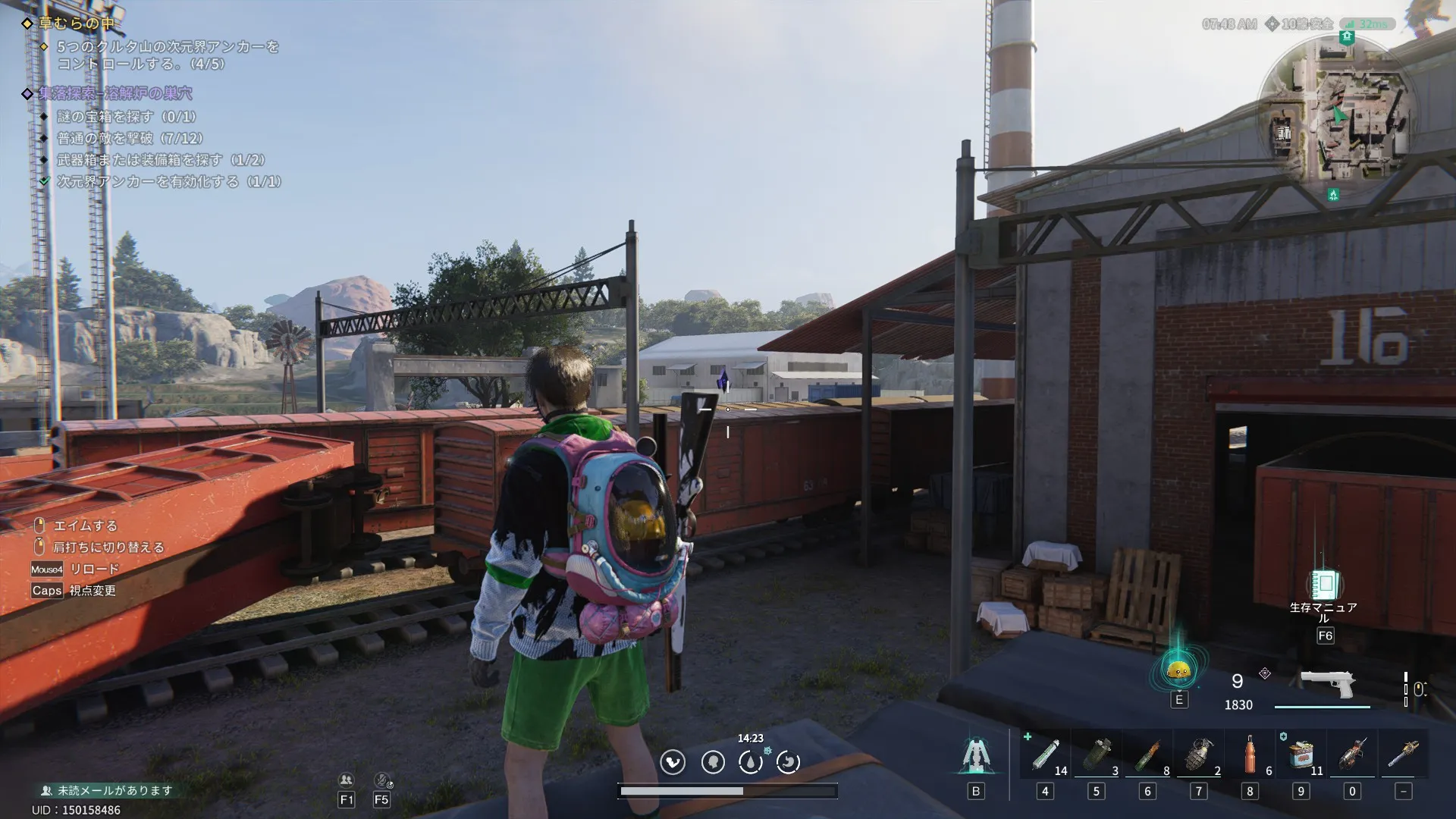Open the team members icon
The image size is (1456, 819).
pos(347,780)
